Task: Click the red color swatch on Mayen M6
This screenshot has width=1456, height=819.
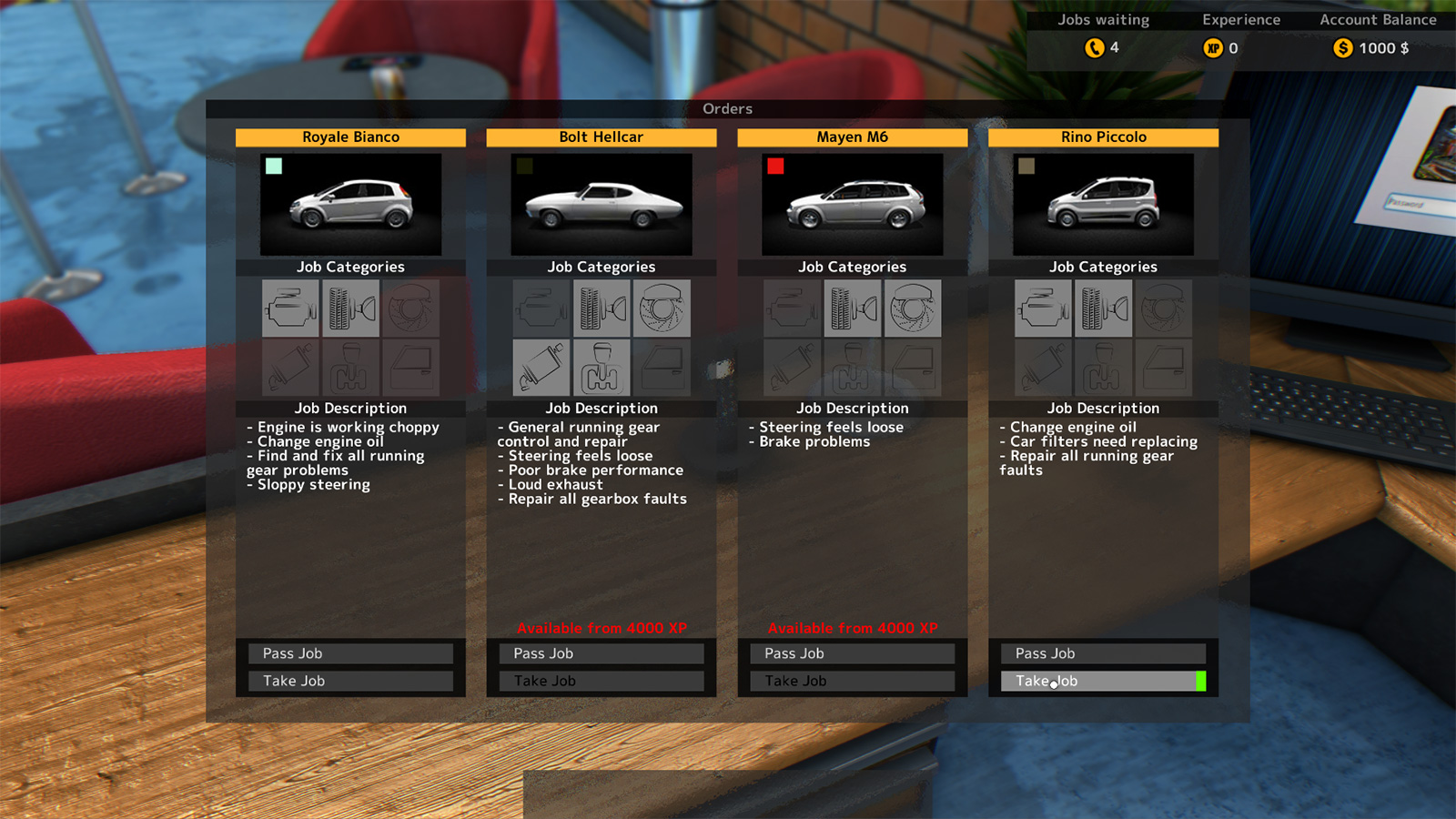Action: tap(775, 167)
